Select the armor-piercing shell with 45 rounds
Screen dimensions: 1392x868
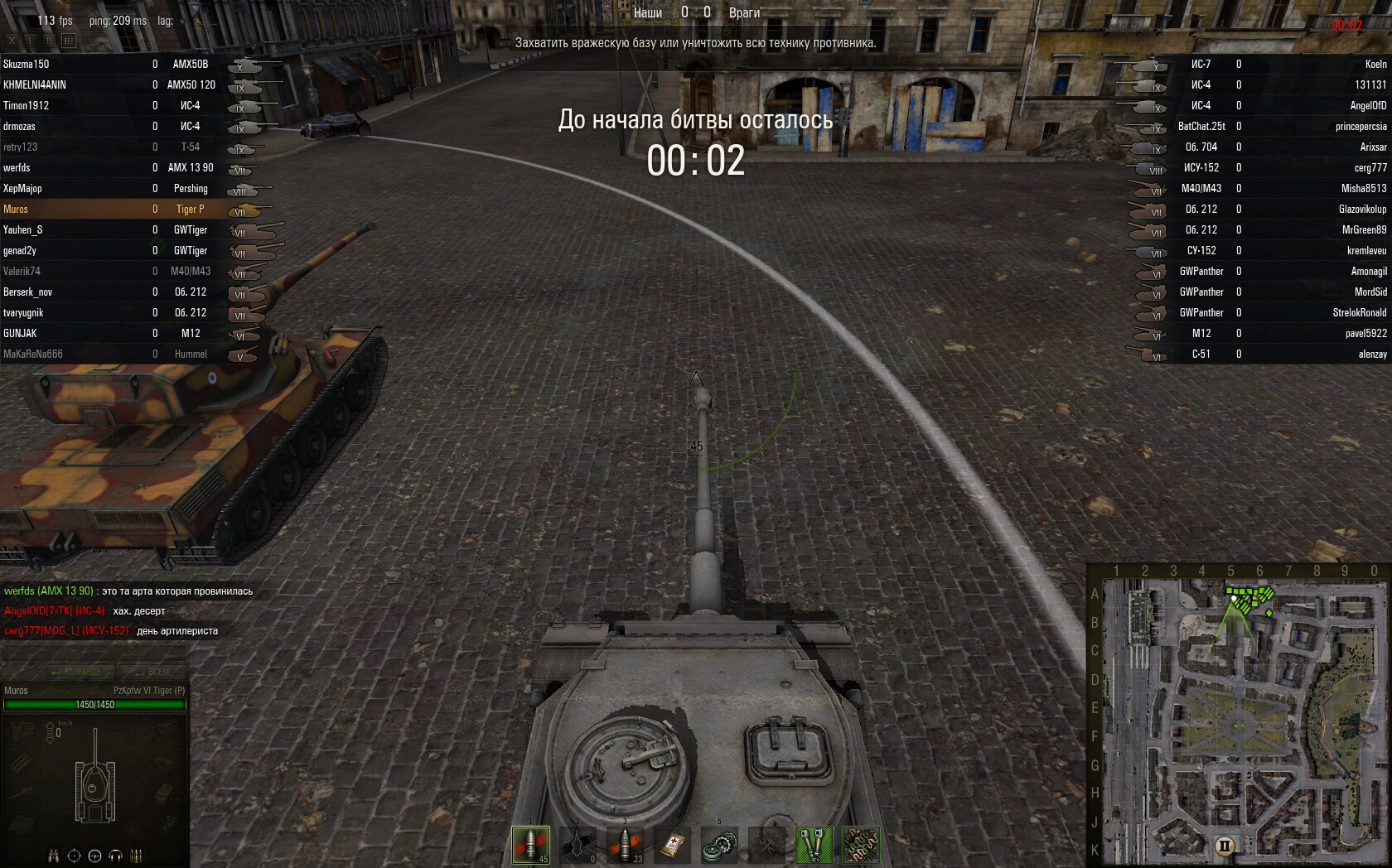pyautogui.click(x=530, y=845)
